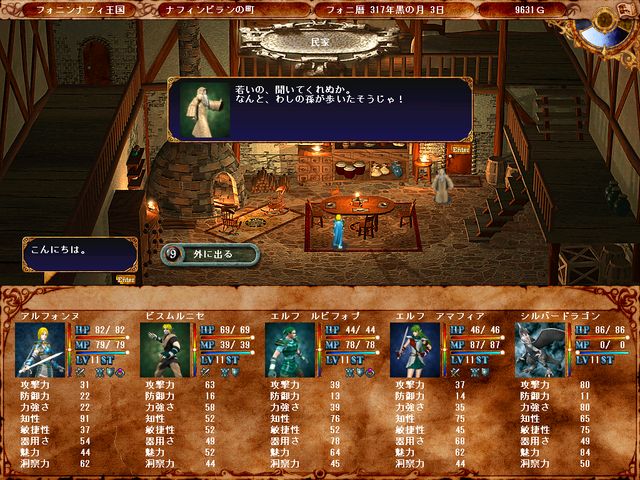Select elf アマフィア's portrait
This screenshot has height=480, width=640.
[x=415, y=350]
